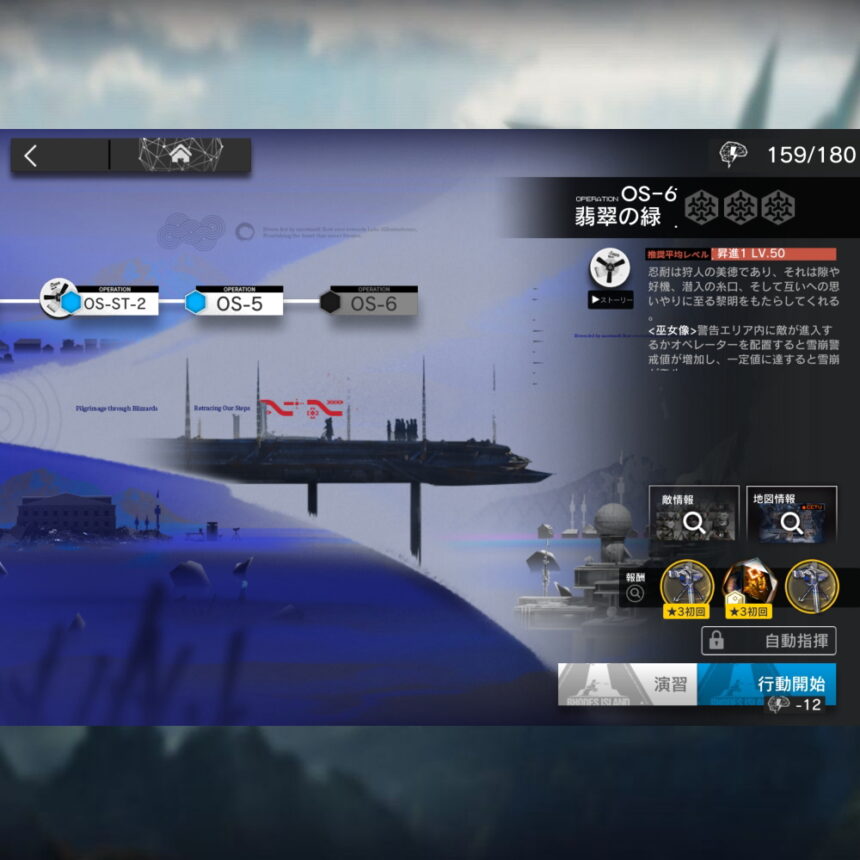Play the ストーリー story button
Viewport: 860px width, 860px height.
(x=610, y=298)
